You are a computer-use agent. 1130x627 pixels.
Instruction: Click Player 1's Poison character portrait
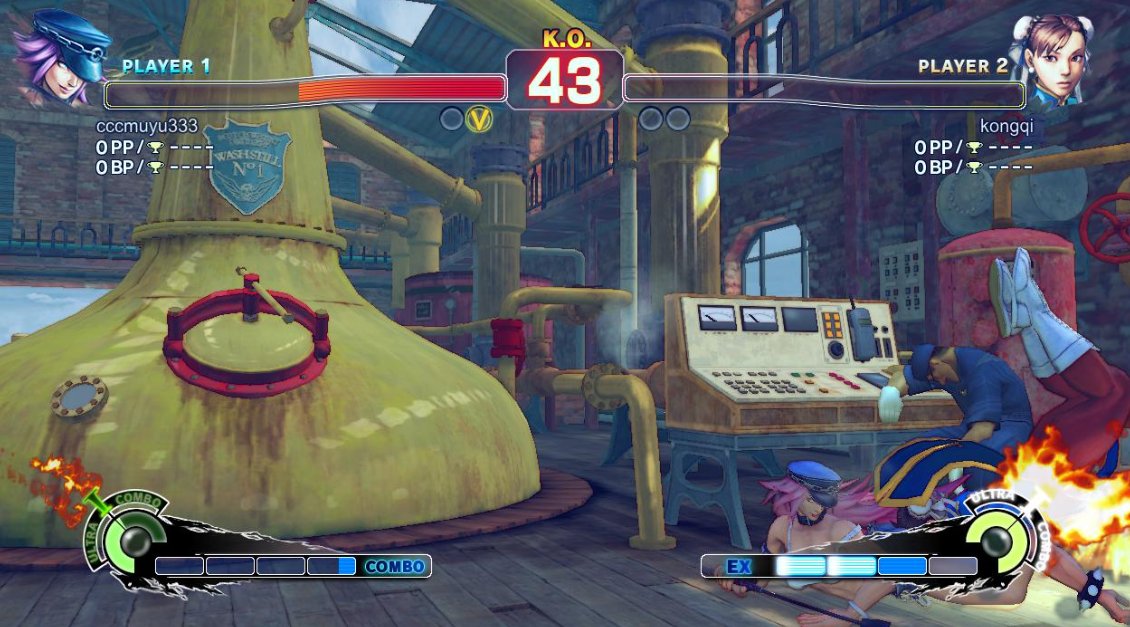pyautogui.click(x=60, y=58)
